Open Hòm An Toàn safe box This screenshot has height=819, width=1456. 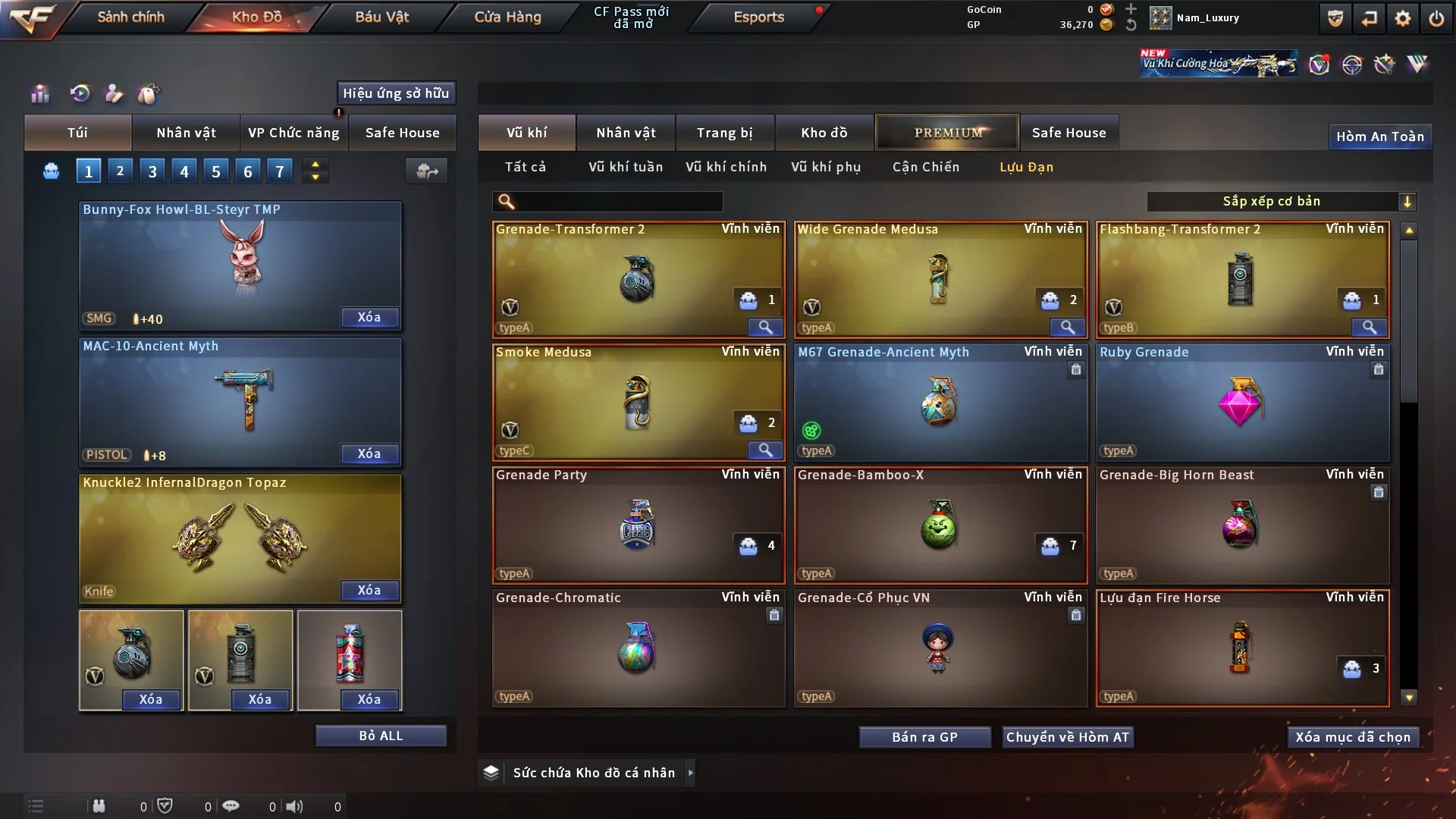coord(1379,136)
